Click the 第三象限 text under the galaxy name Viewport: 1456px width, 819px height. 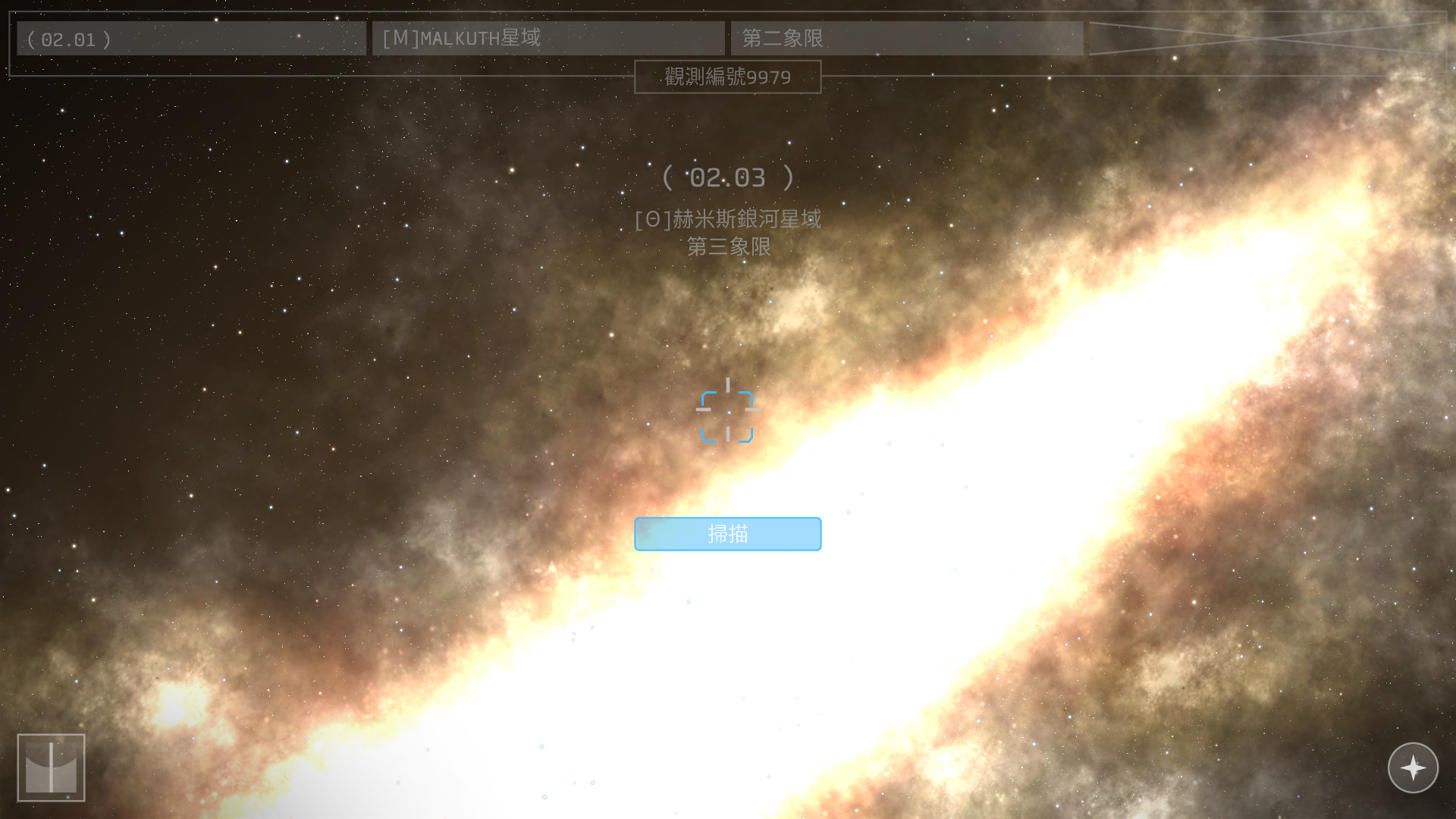(x=727, y=248)
